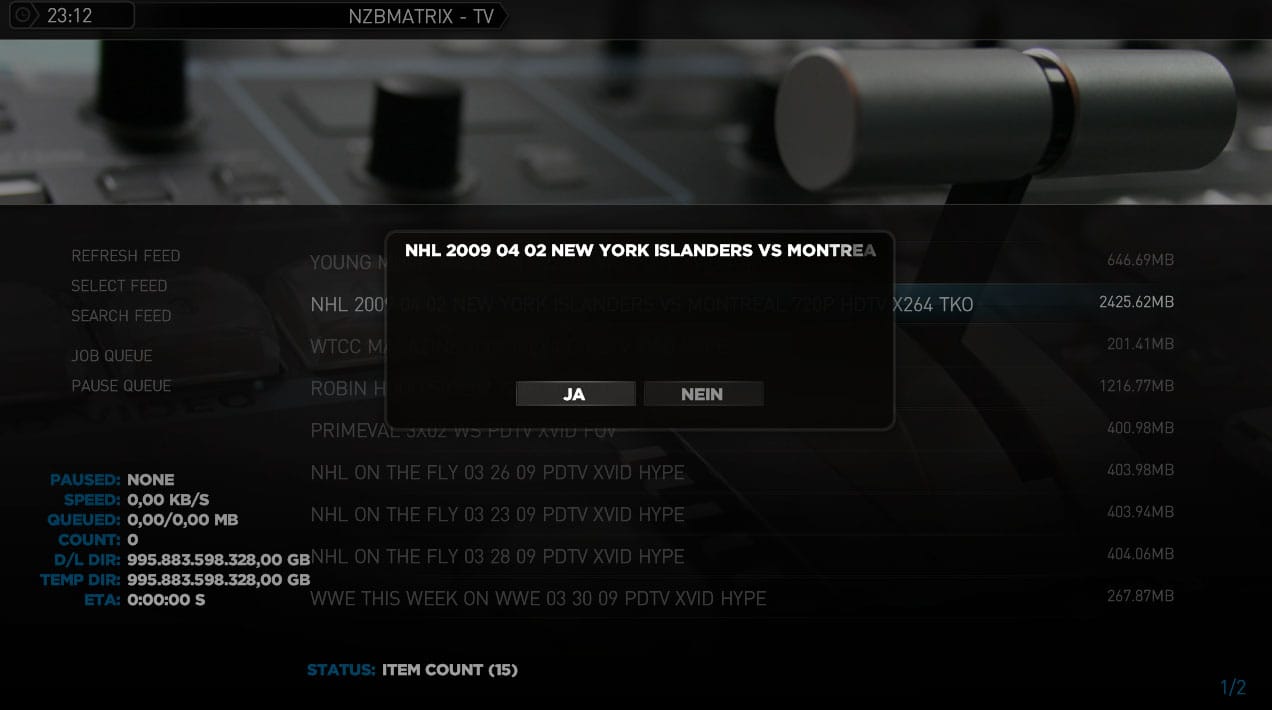Refresh the feed from the side menu
Screen dimensions: 1272x710
point(126,256)
